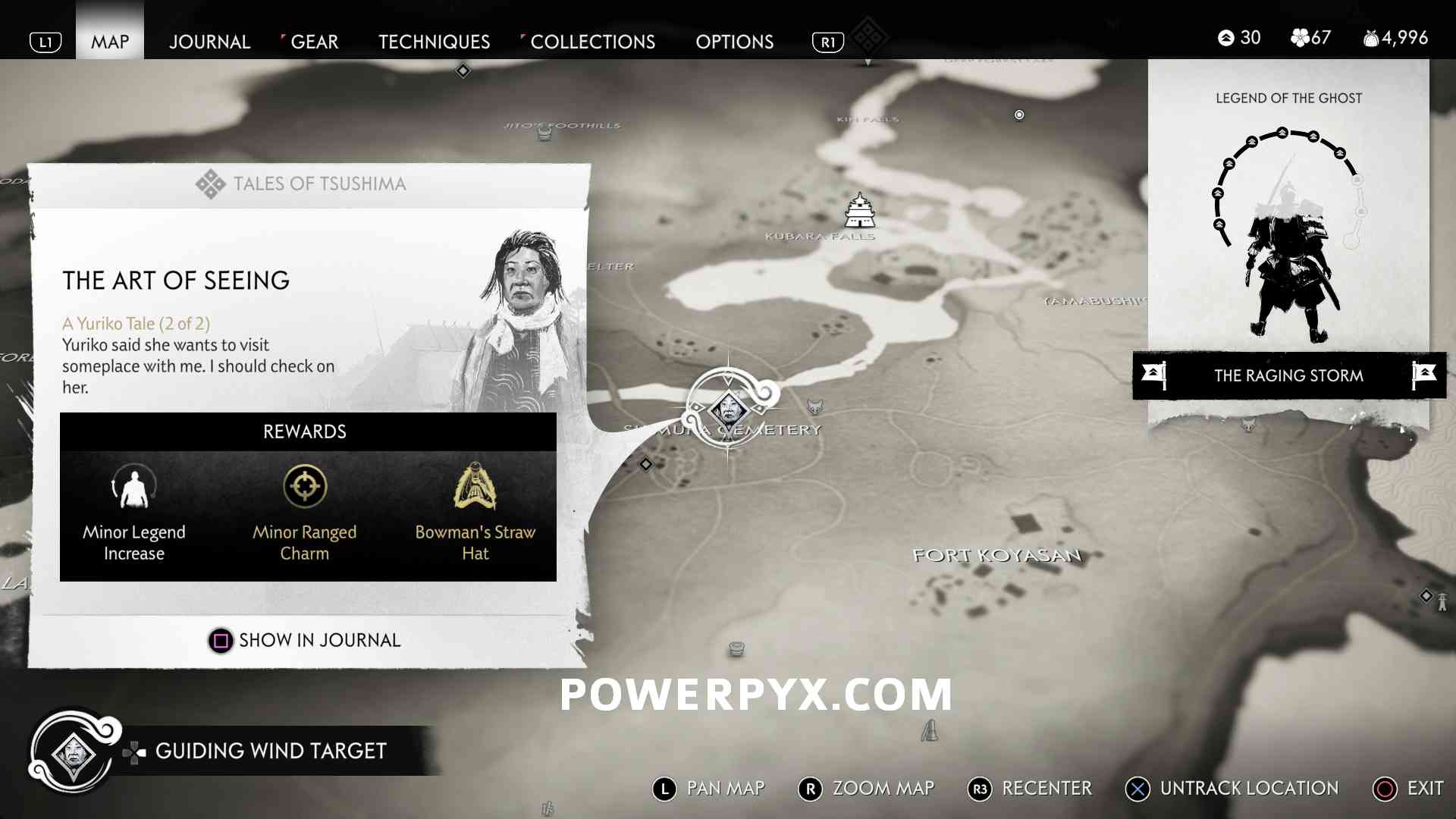Click the Yuriko tale marker on map

pyautogui.click(x=729, y=410)
